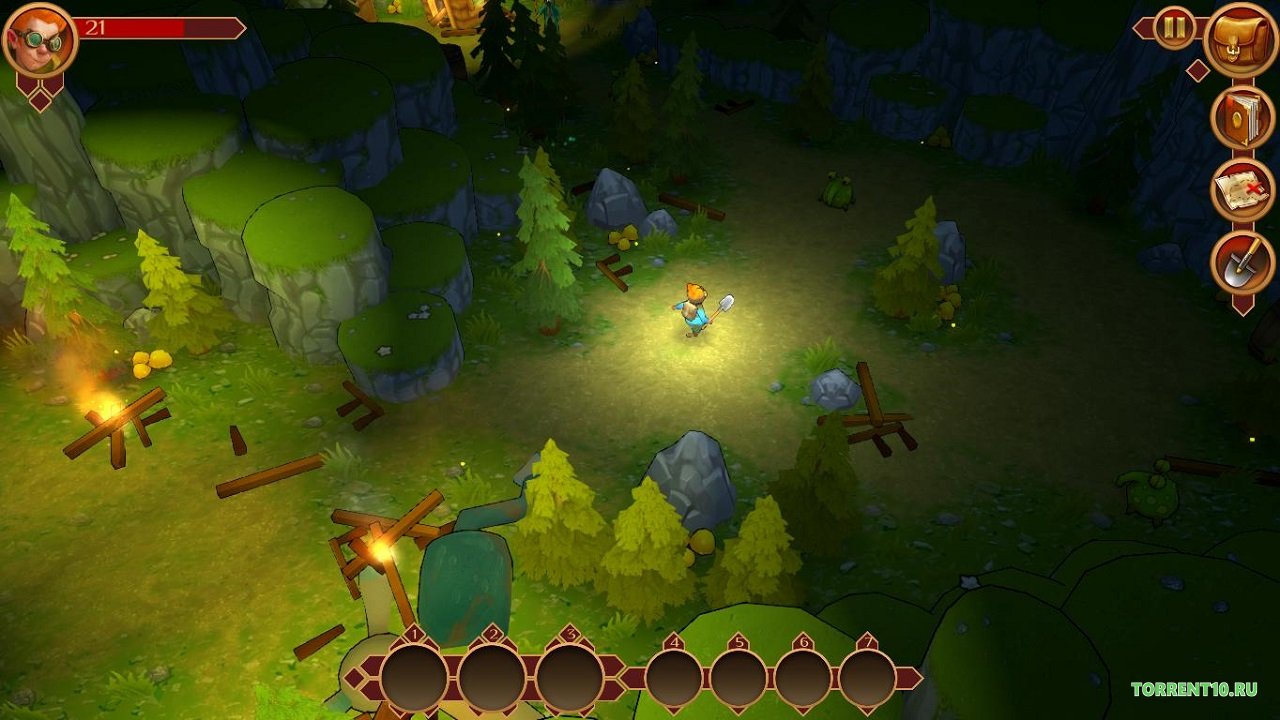Viewport: 1280px width, 720px height.
Task: Select hotbar slot number 1
Action: pyautogui.click(x=414, y=679)
